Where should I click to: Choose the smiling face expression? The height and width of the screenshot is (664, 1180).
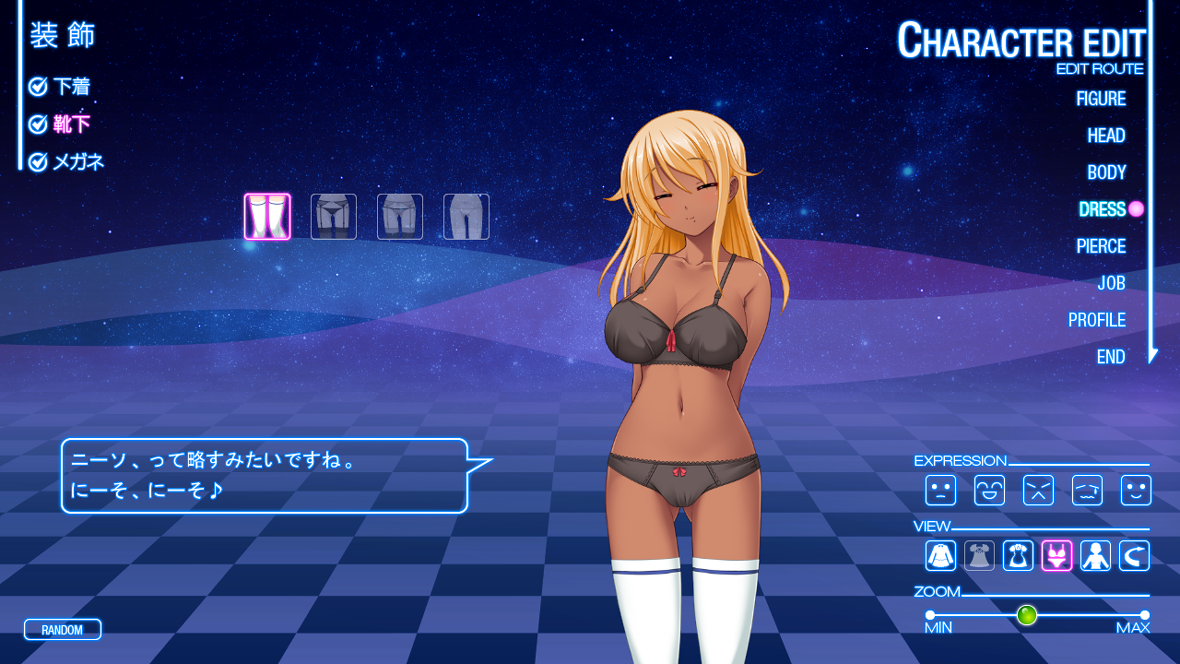tap(1136, 490)
